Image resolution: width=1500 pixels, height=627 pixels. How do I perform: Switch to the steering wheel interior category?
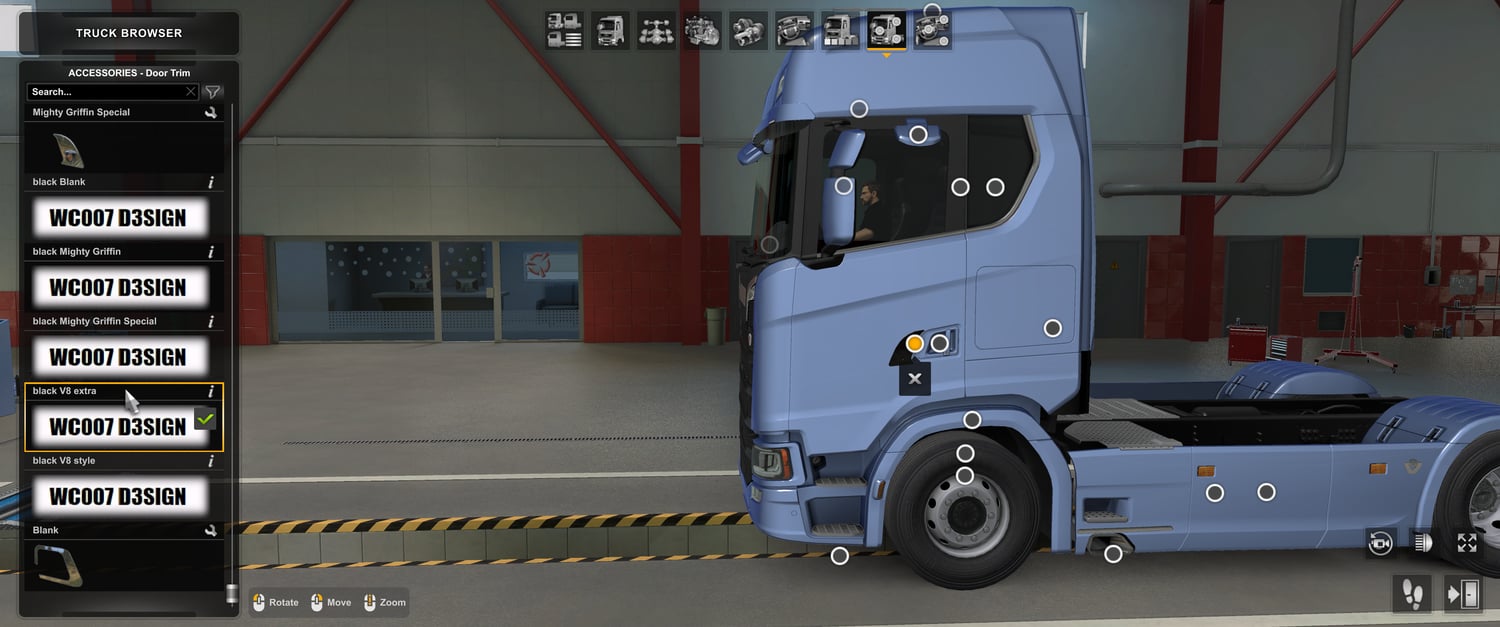click(x=795, y=31)
